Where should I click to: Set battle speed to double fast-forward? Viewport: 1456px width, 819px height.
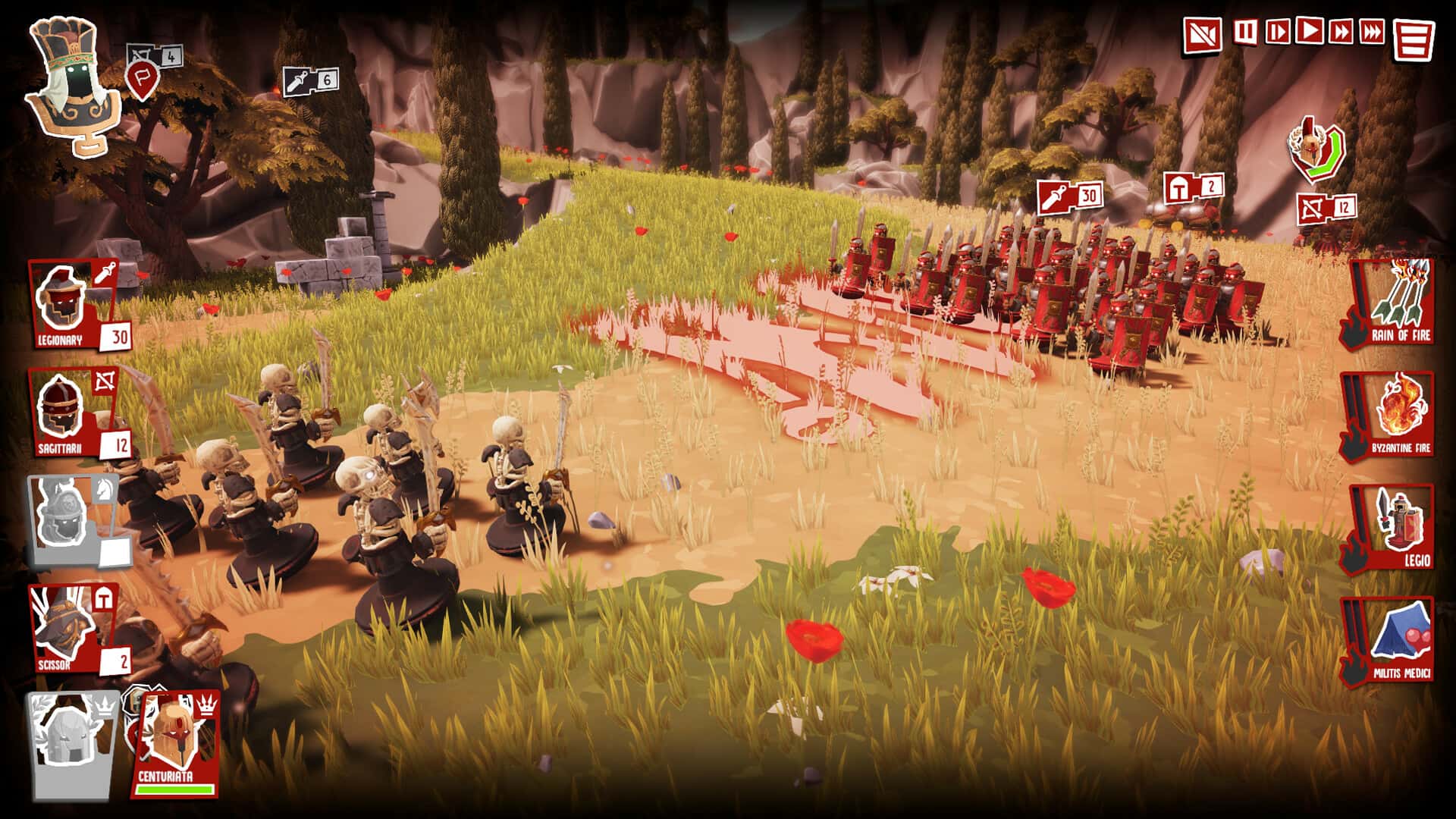1341,32
